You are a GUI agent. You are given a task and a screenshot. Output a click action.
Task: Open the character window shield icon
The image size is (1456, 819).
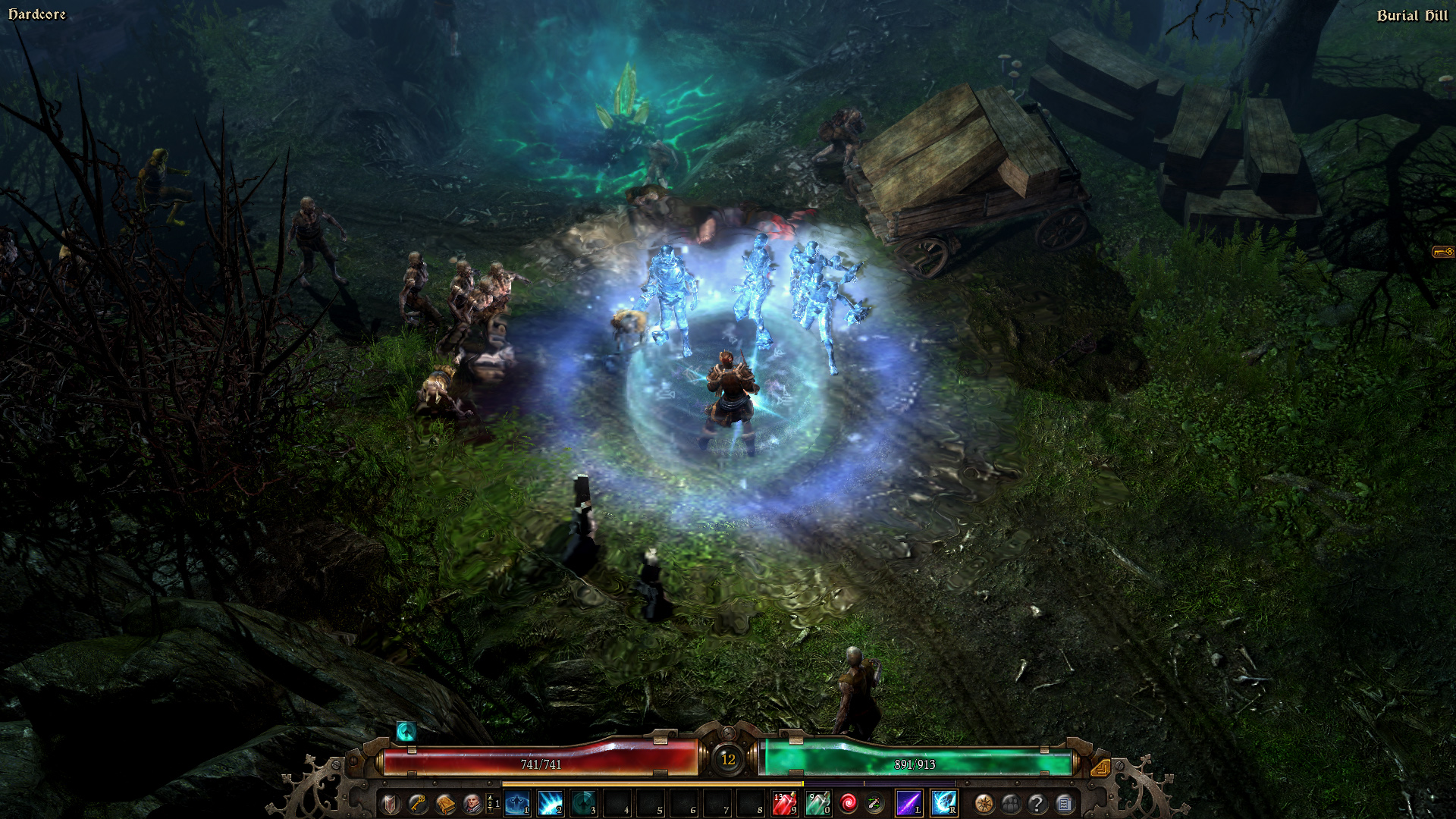389,802
